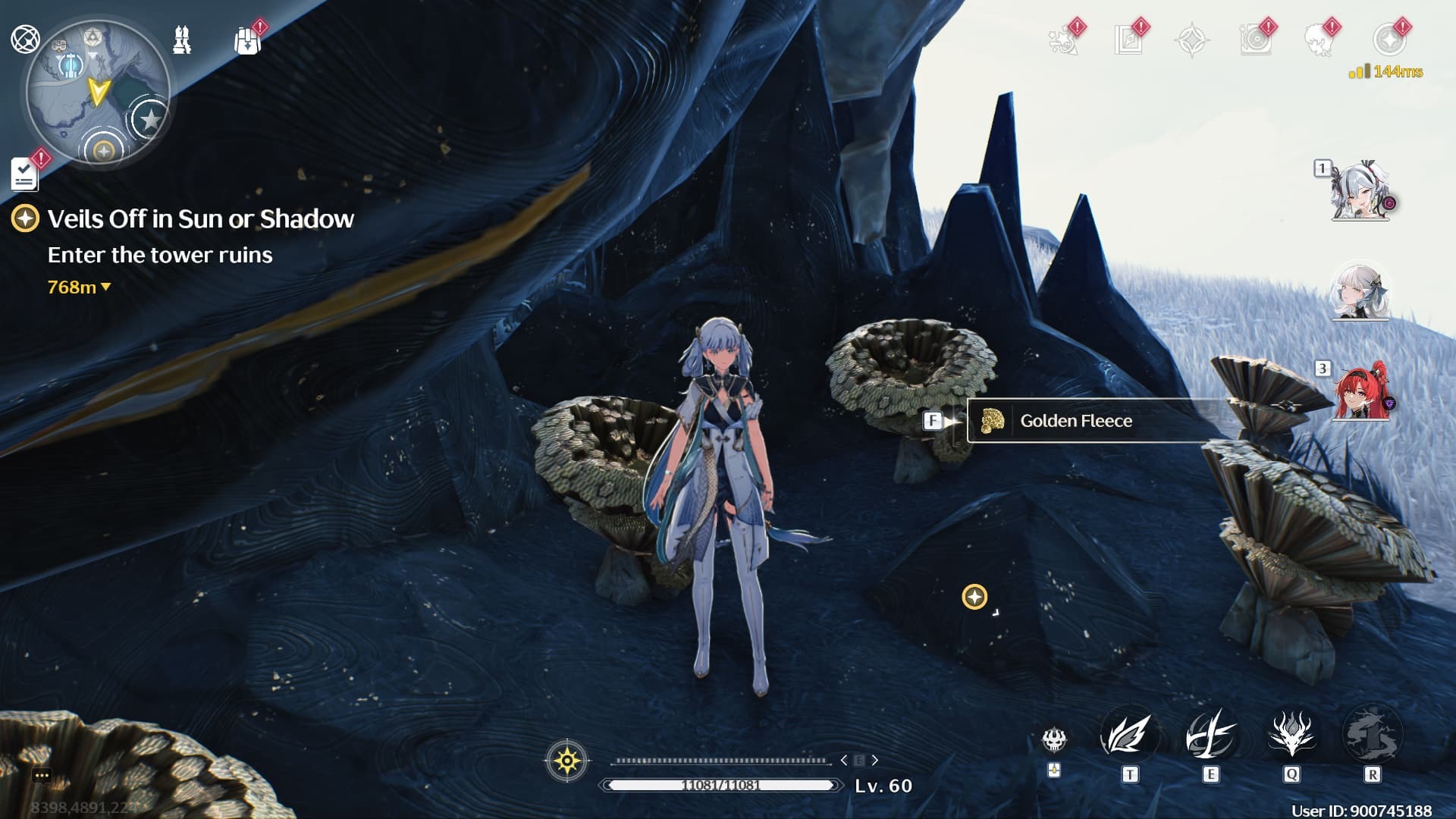Open the chat bubble with three dots
Image resolution: width=1456 pixels, height=819 pixels.
pyautogui.click(x=42, y=775)
